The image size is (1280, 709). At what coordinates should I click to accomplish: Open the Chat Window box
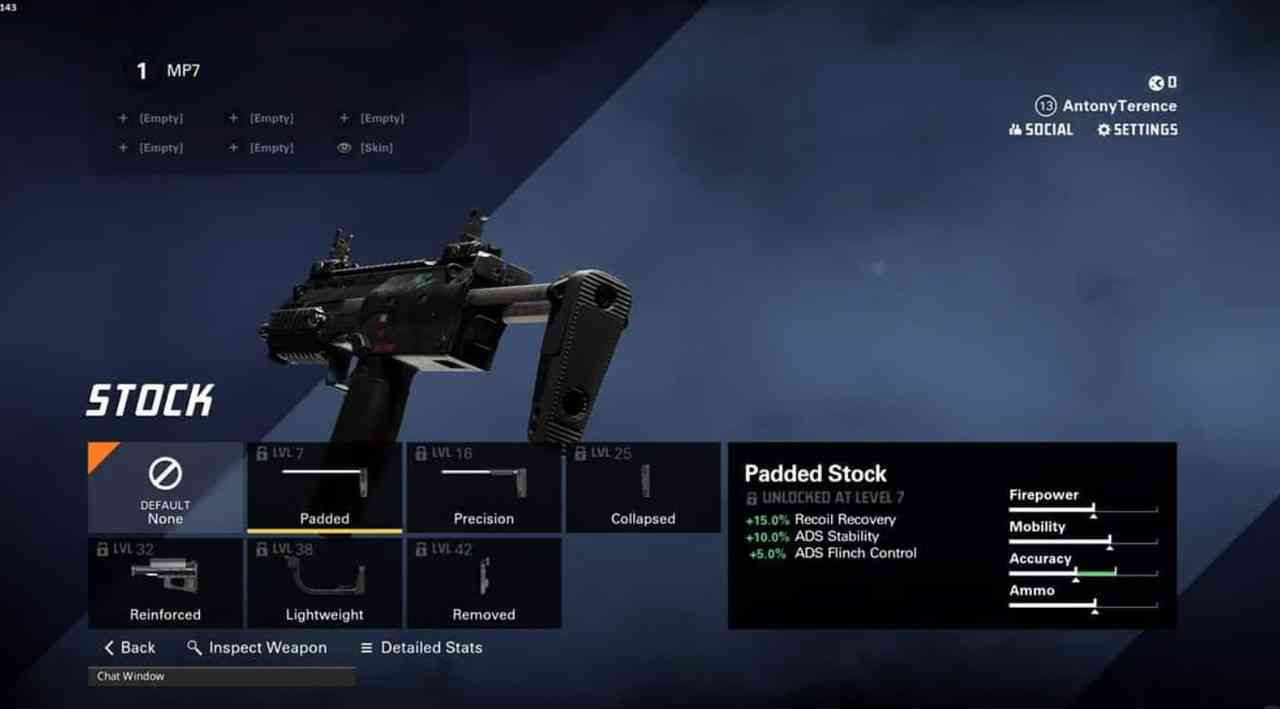pos(221,677)
